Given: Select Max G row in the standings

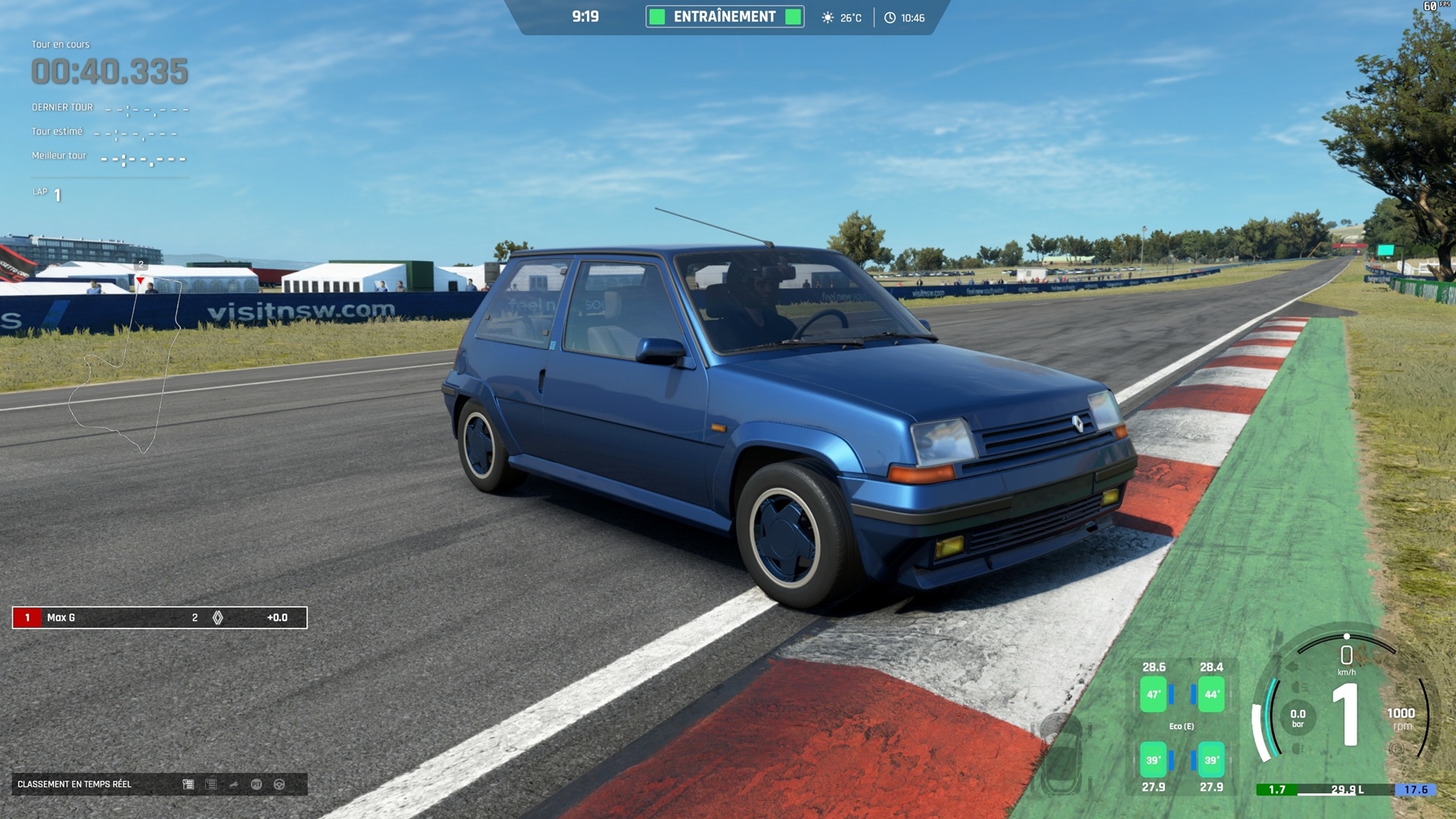Looking at the screenshot, I should click(159, 617).
